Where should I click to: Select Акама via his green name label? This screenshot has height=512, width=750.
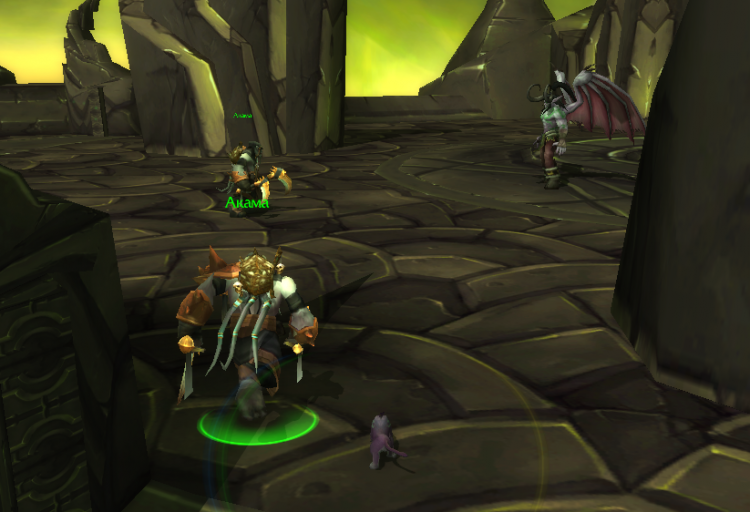[247, 204]
